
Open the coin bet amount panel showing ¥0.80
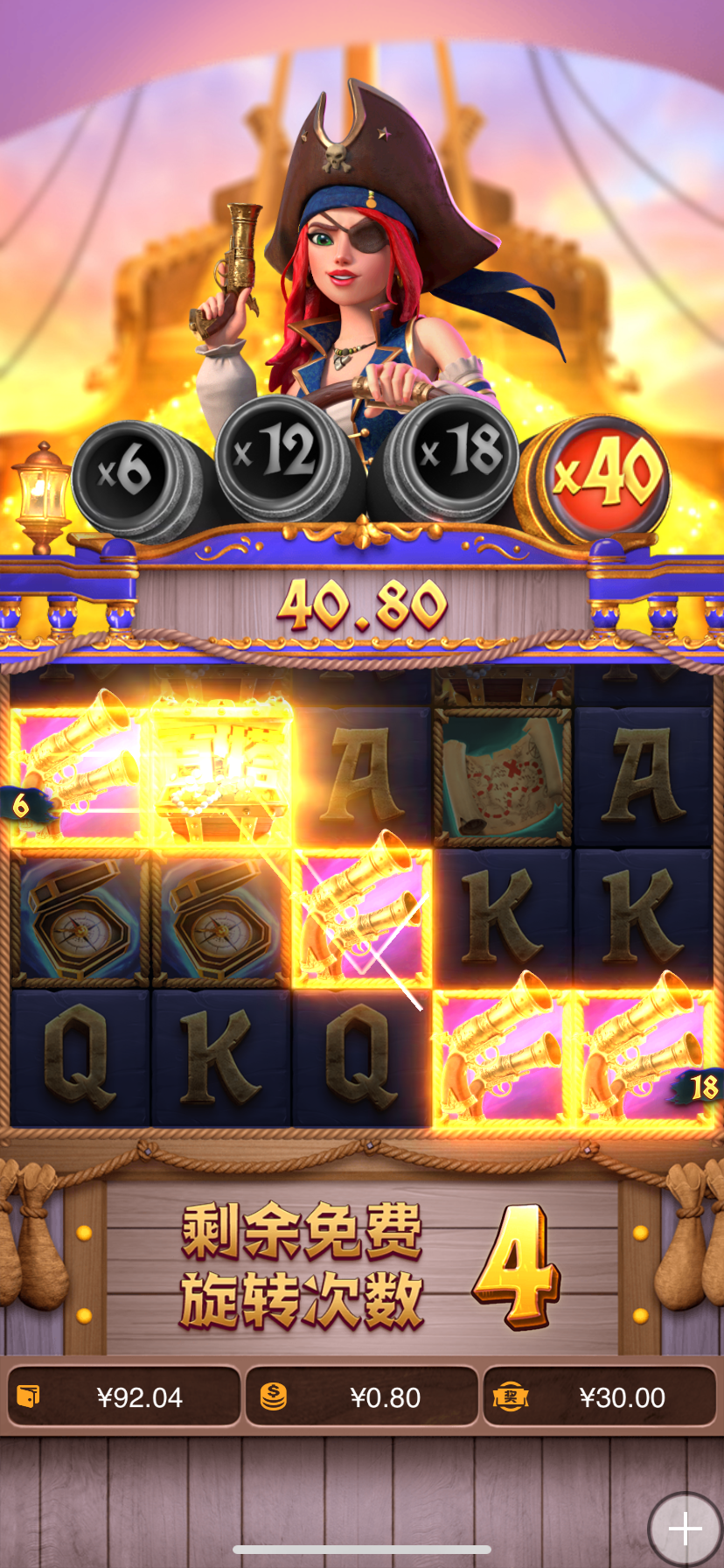(x=362, y=1397)
